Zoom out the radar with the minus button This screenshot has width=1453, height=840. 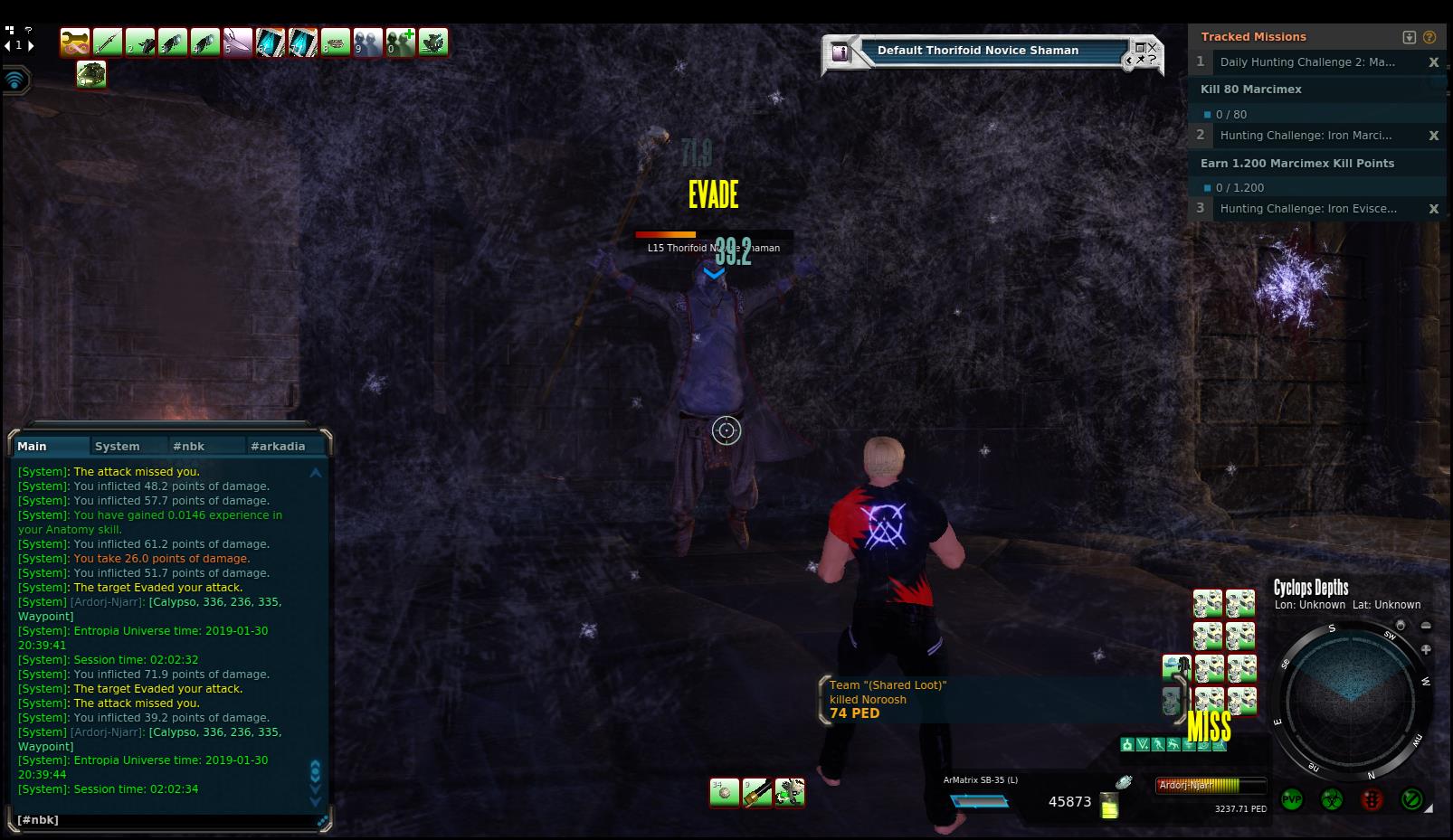1426,626
